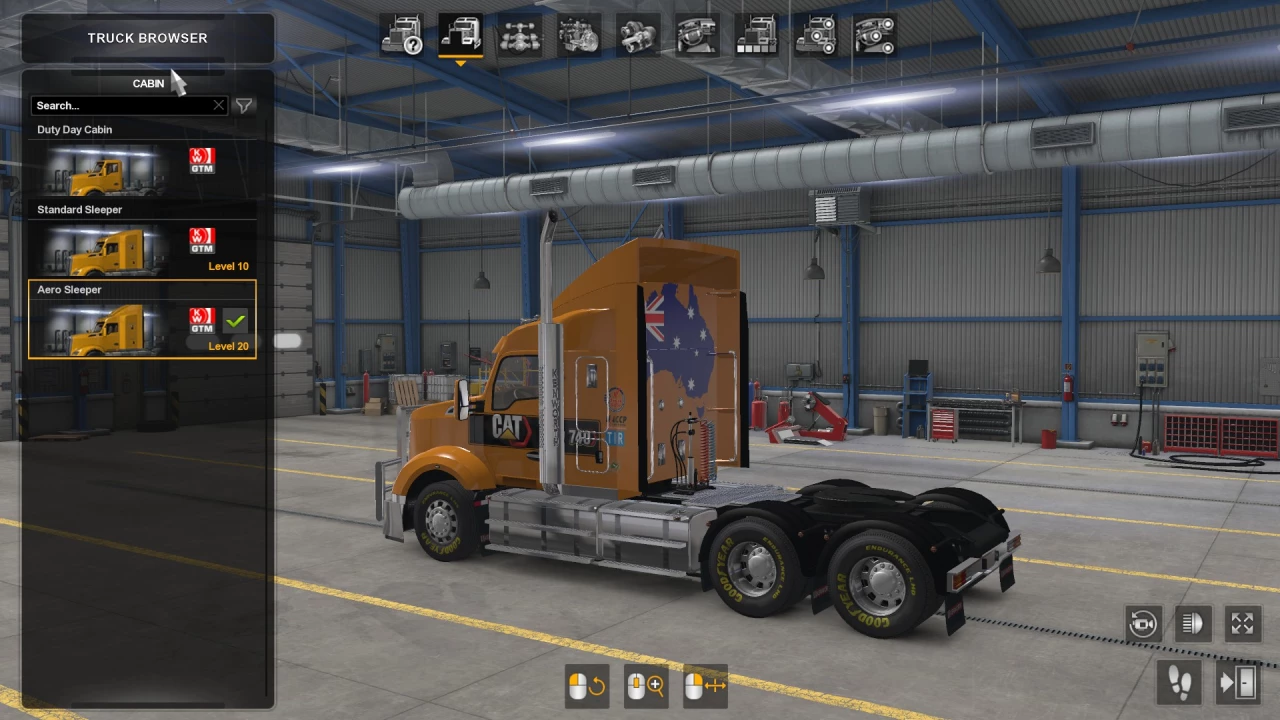Clear the search field with the X
Image resolution: width=1280 pixels, height=720 pixels.
(x=218, y=105)
